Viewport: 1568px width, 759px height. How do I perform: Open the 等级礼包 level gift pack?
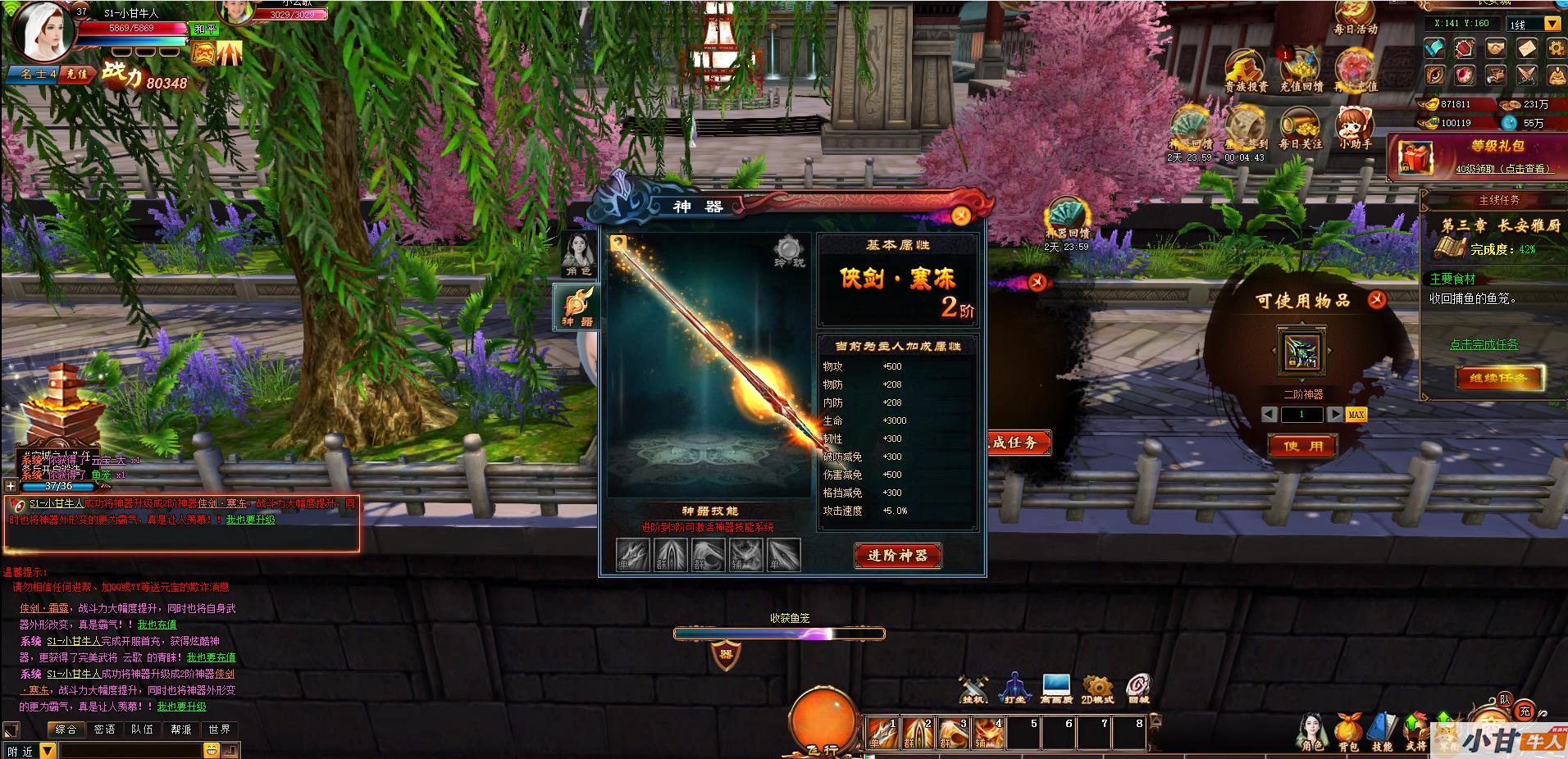click(1476, 157)
